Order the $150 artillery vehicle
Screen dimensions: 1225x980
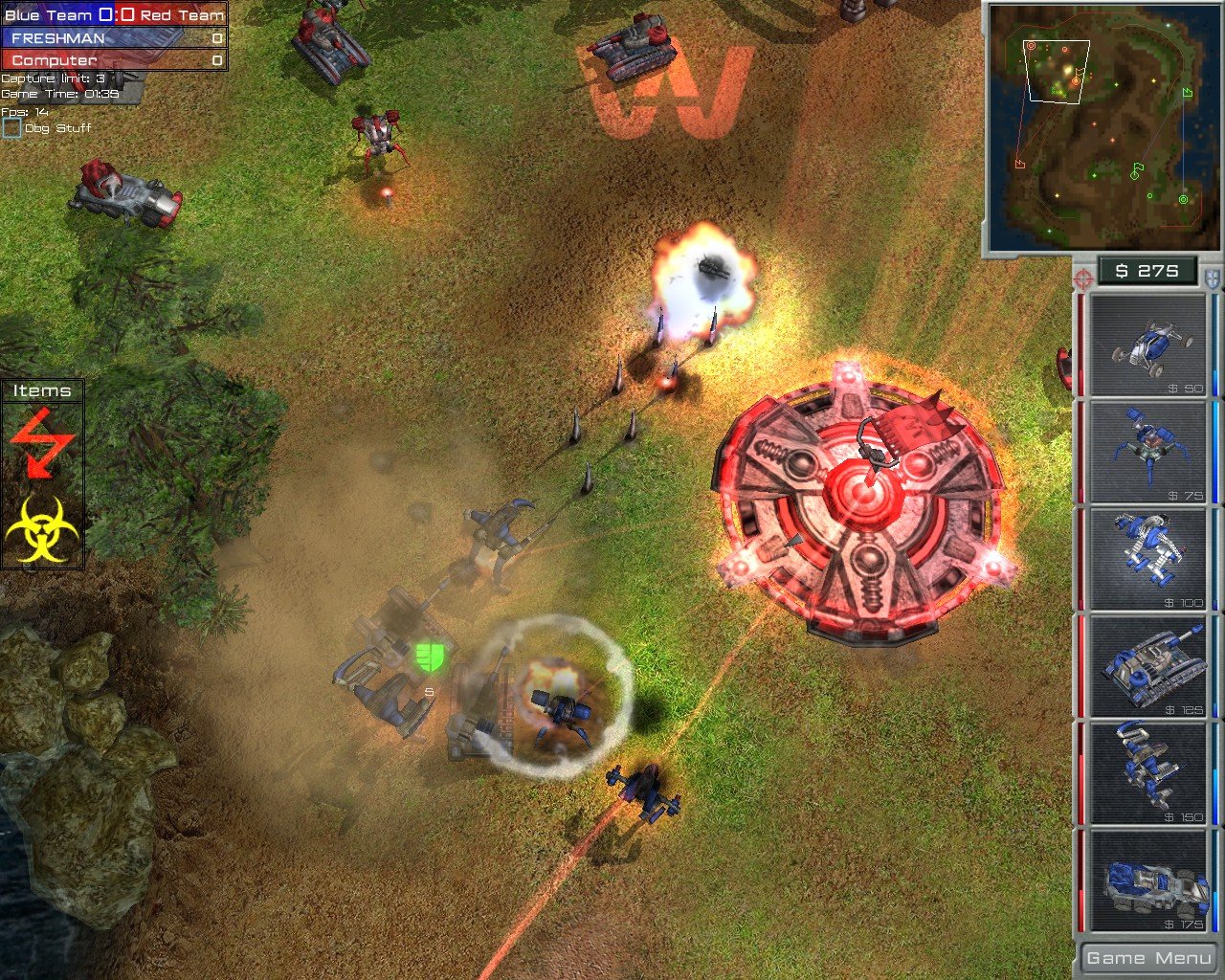[x=1146, y=770]
